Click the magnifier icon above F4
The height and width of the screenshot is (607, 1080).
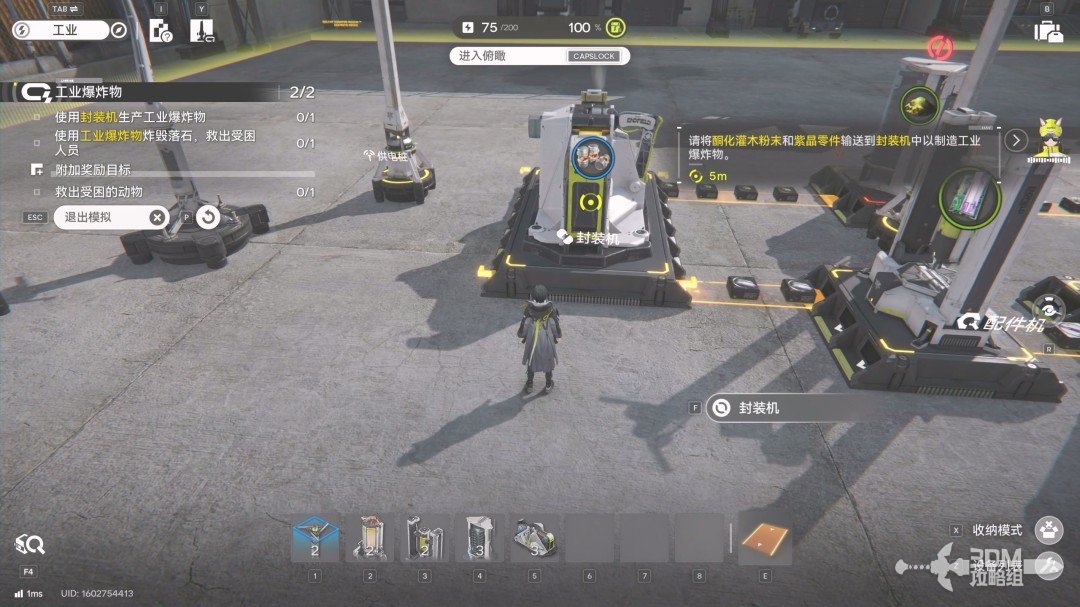pyautogui.click(x=29, y=545)
